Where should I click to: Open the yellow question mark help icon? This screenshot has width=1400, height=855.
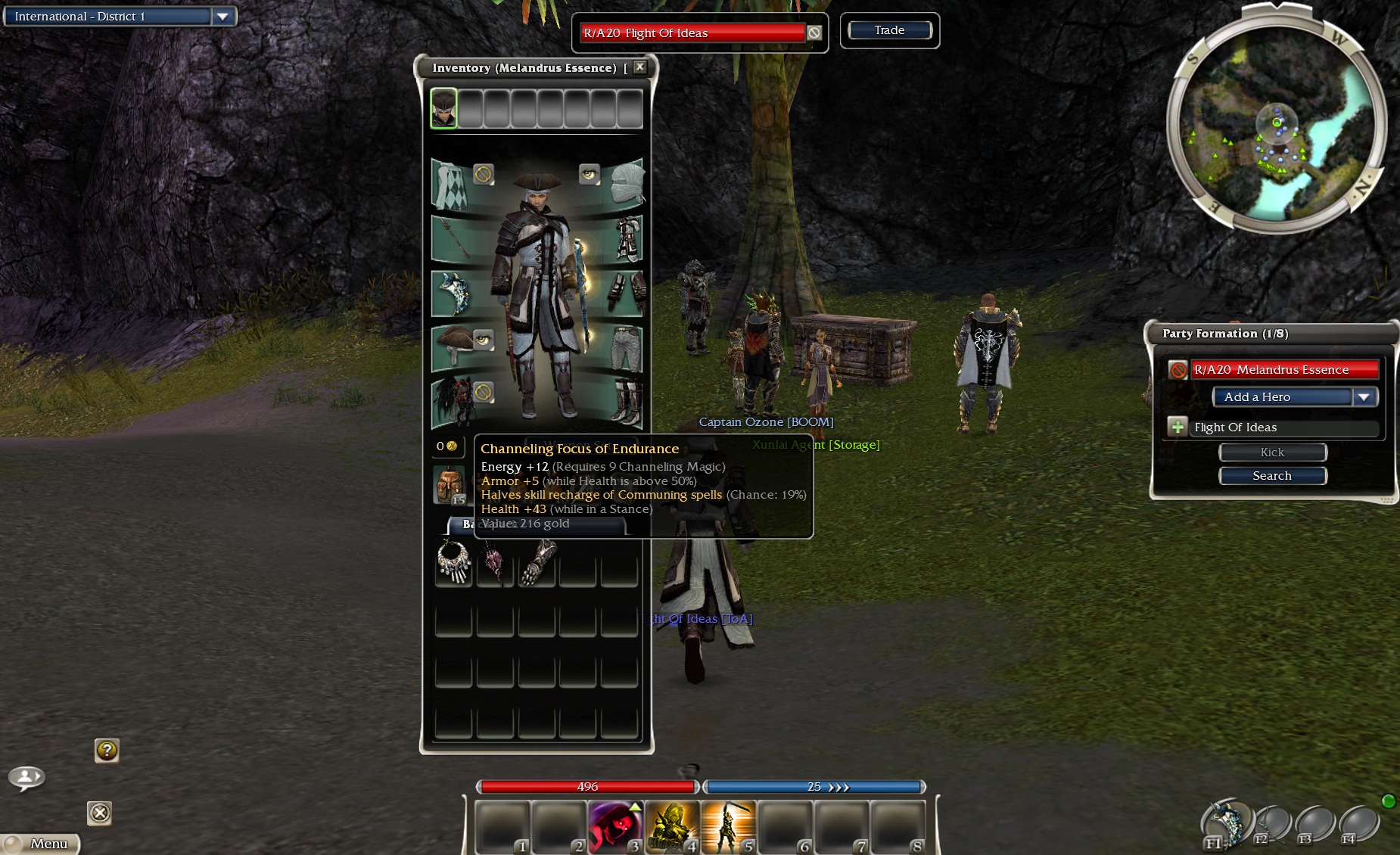(x=107, y=750)
